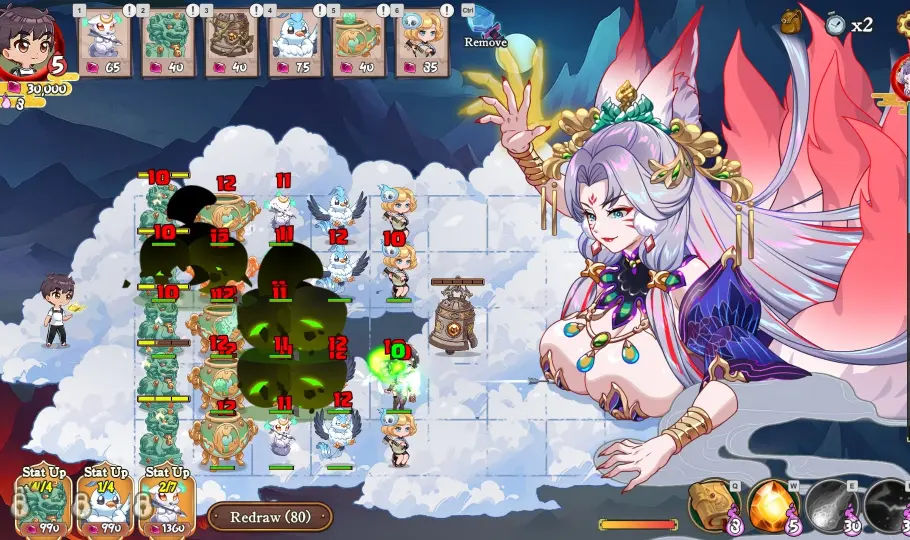
Task: Select the blonde girl card costing 35
Action: [x=420, y=42]
